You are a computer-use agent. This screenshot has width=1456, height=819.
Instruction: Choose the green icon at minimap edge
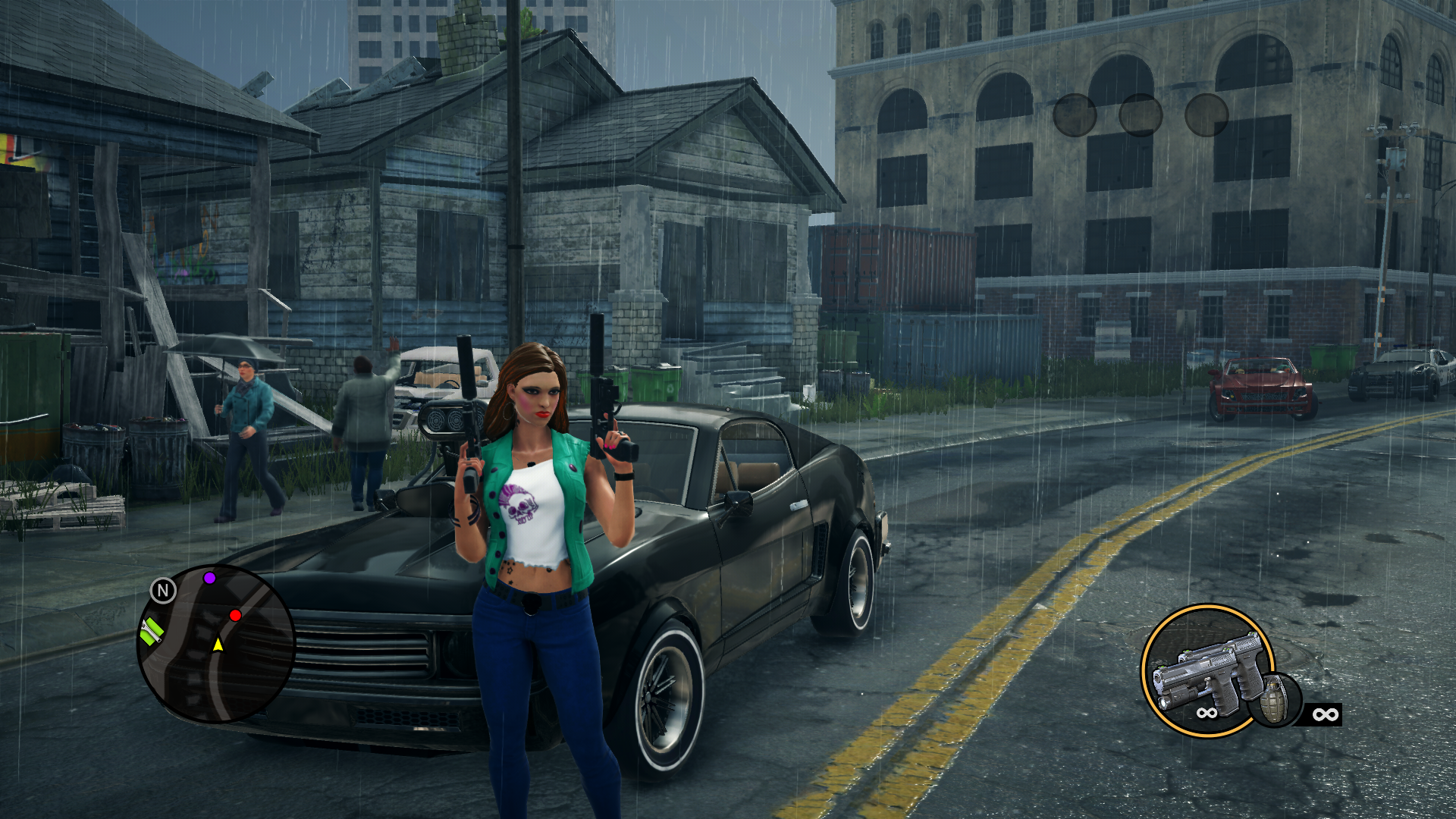(152, 631)
